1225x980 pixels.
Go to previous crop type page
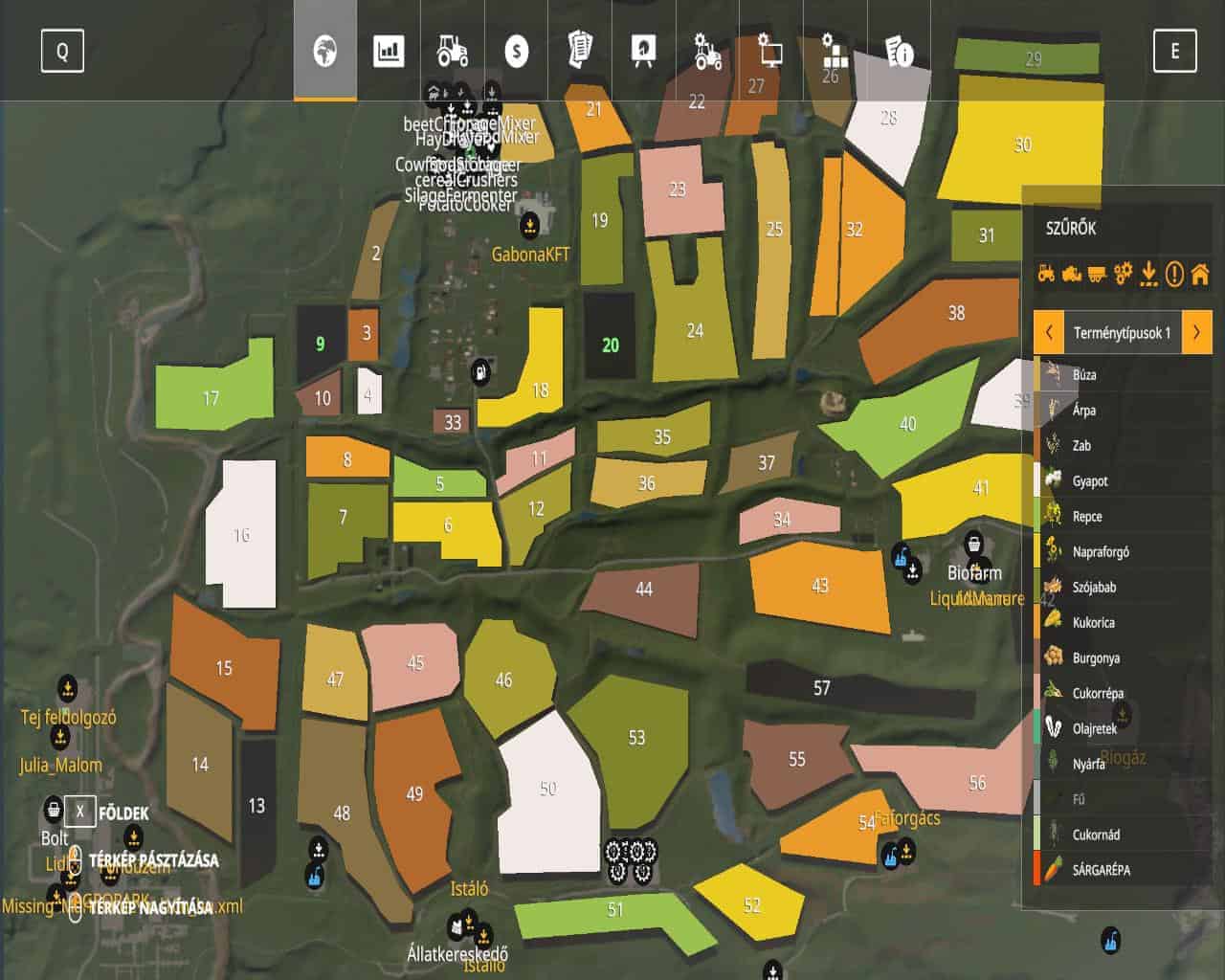(x=1050, y=333)
